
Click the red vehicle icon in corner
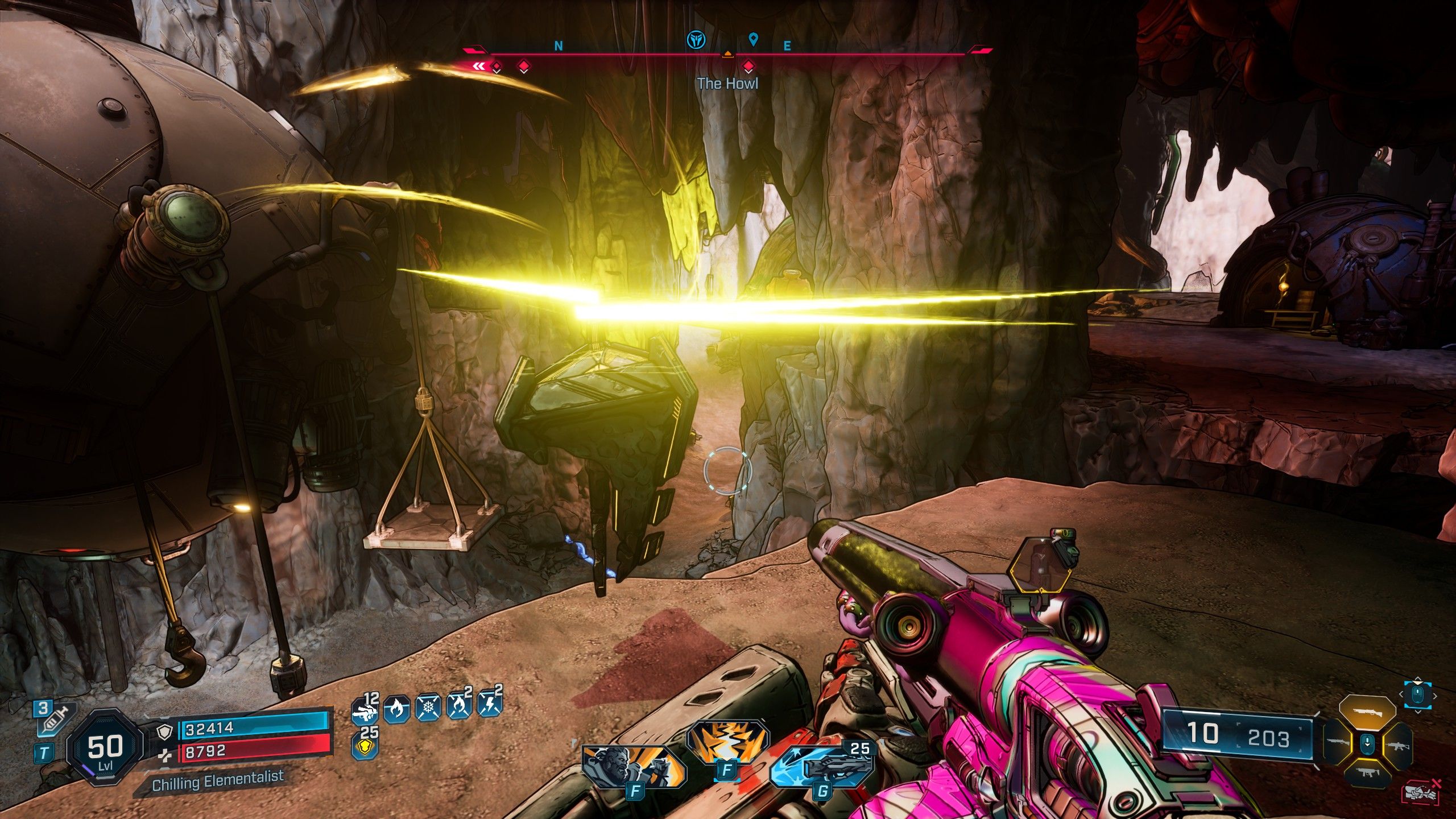1422,792
